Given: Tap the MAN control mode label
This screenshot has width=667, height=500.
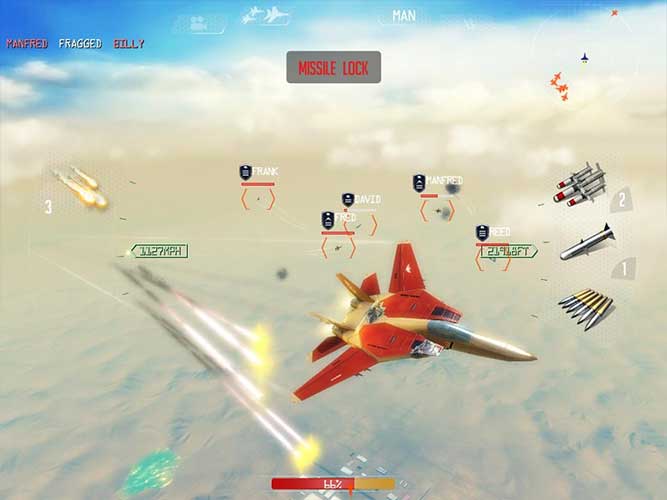Looking at the screenshot, I should click(x=404, y=16).
